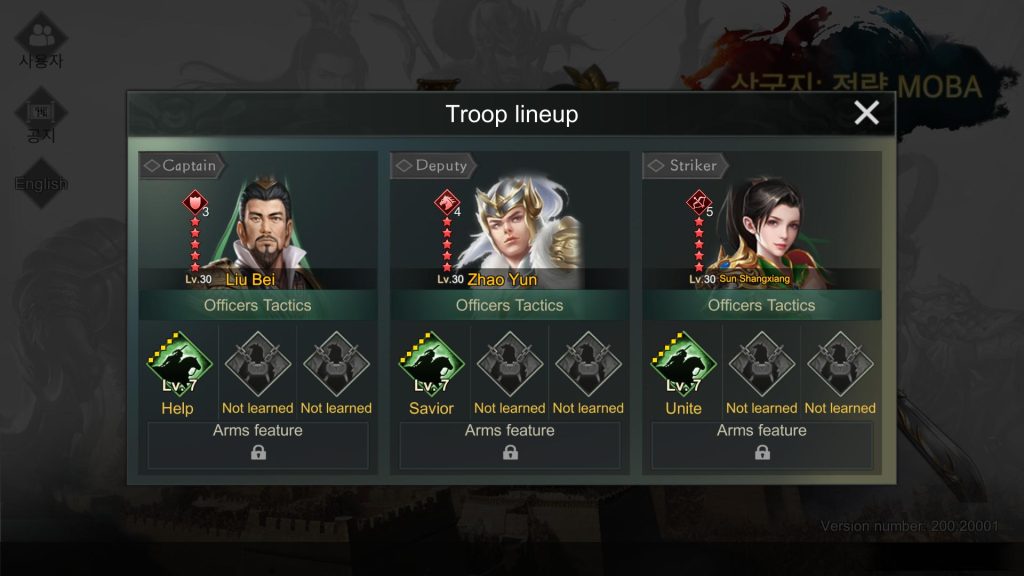Click Sun Shangxiang's locked Arms feature
The height and width of the screenshot is (576, 1024).
tap(762, 445)
